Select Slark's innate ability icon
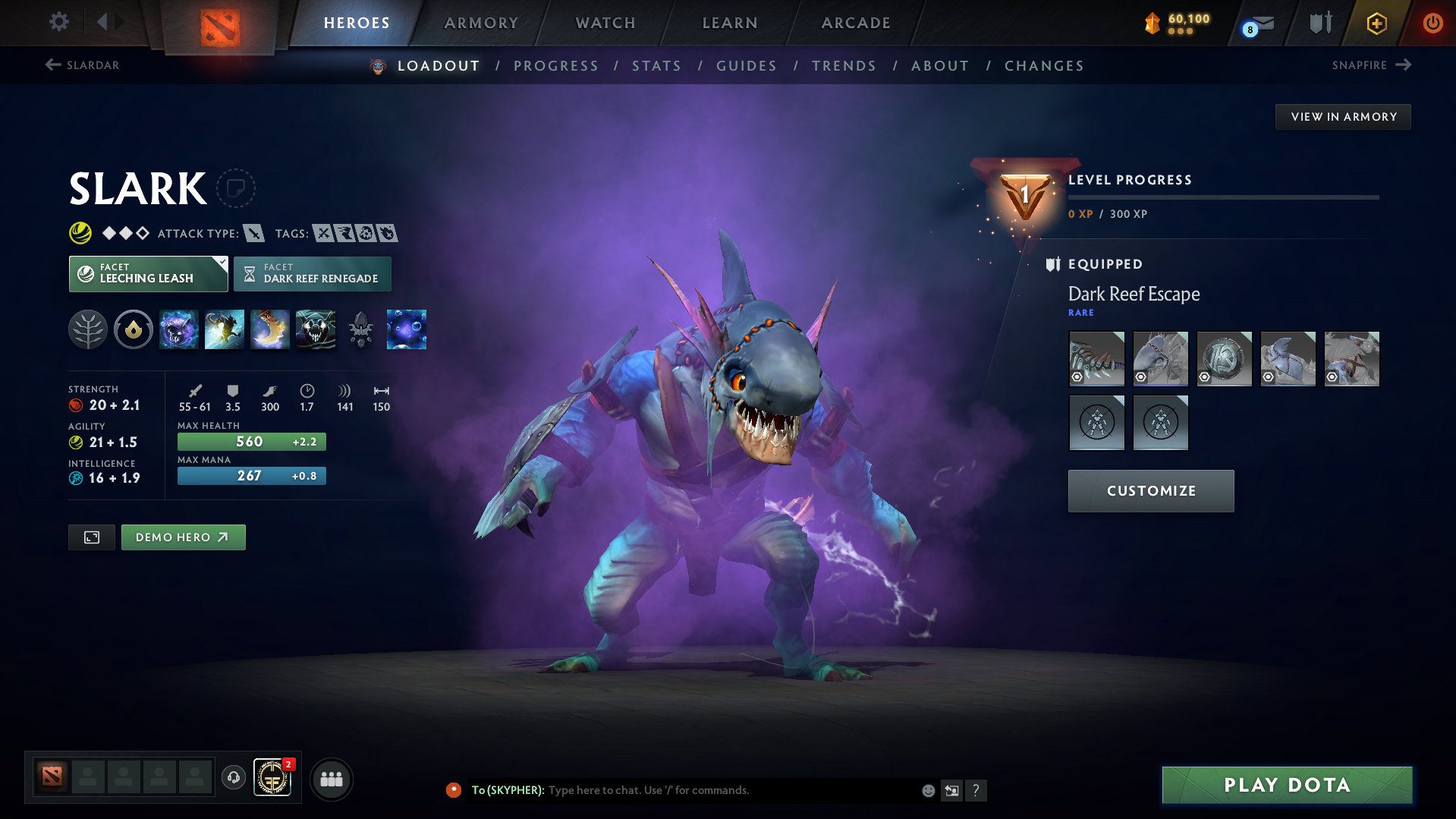1456x819 pixels. (134, 329)
